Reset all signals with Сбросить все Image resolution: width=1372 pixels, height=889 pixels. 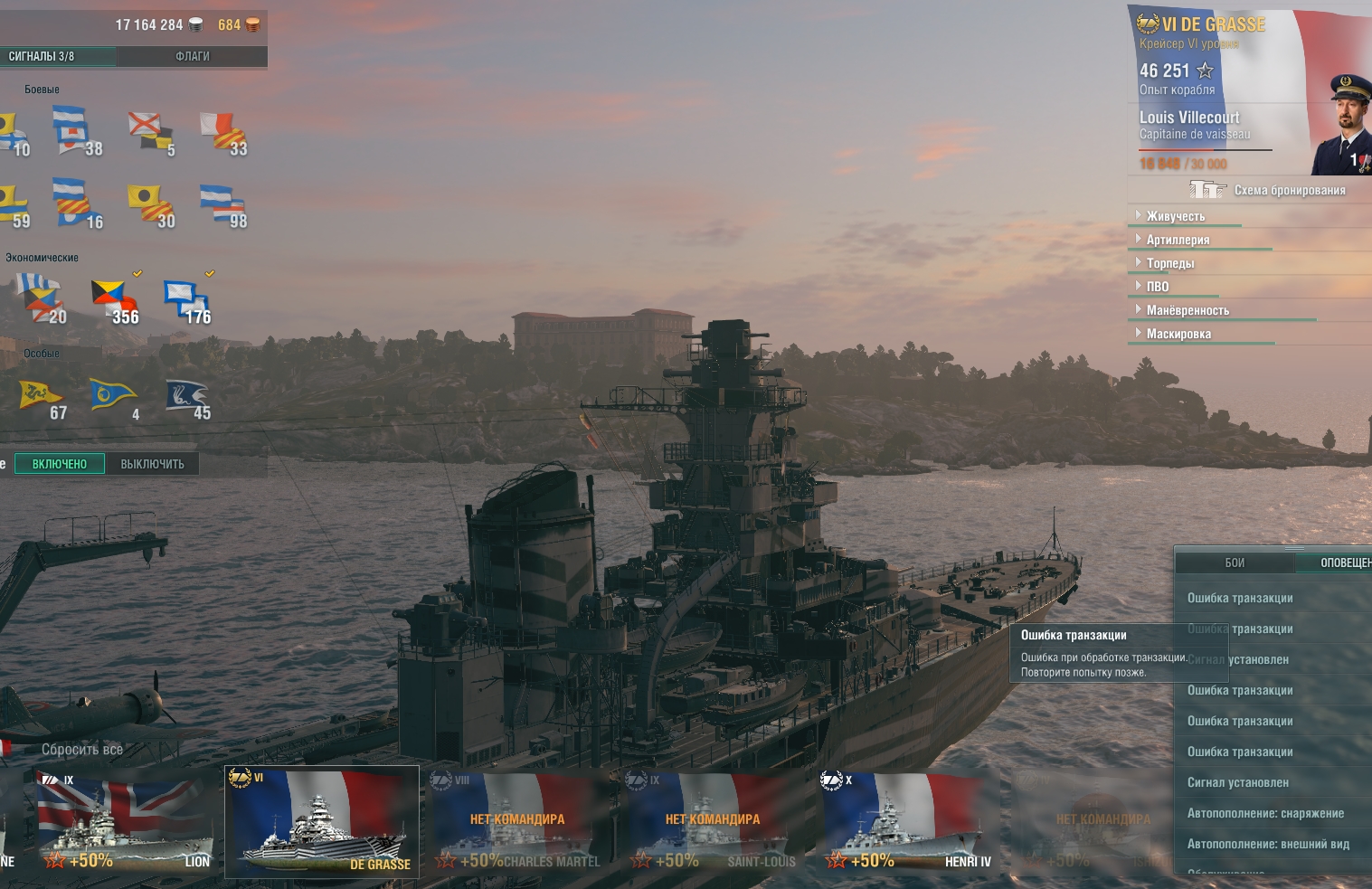[81, 750]
